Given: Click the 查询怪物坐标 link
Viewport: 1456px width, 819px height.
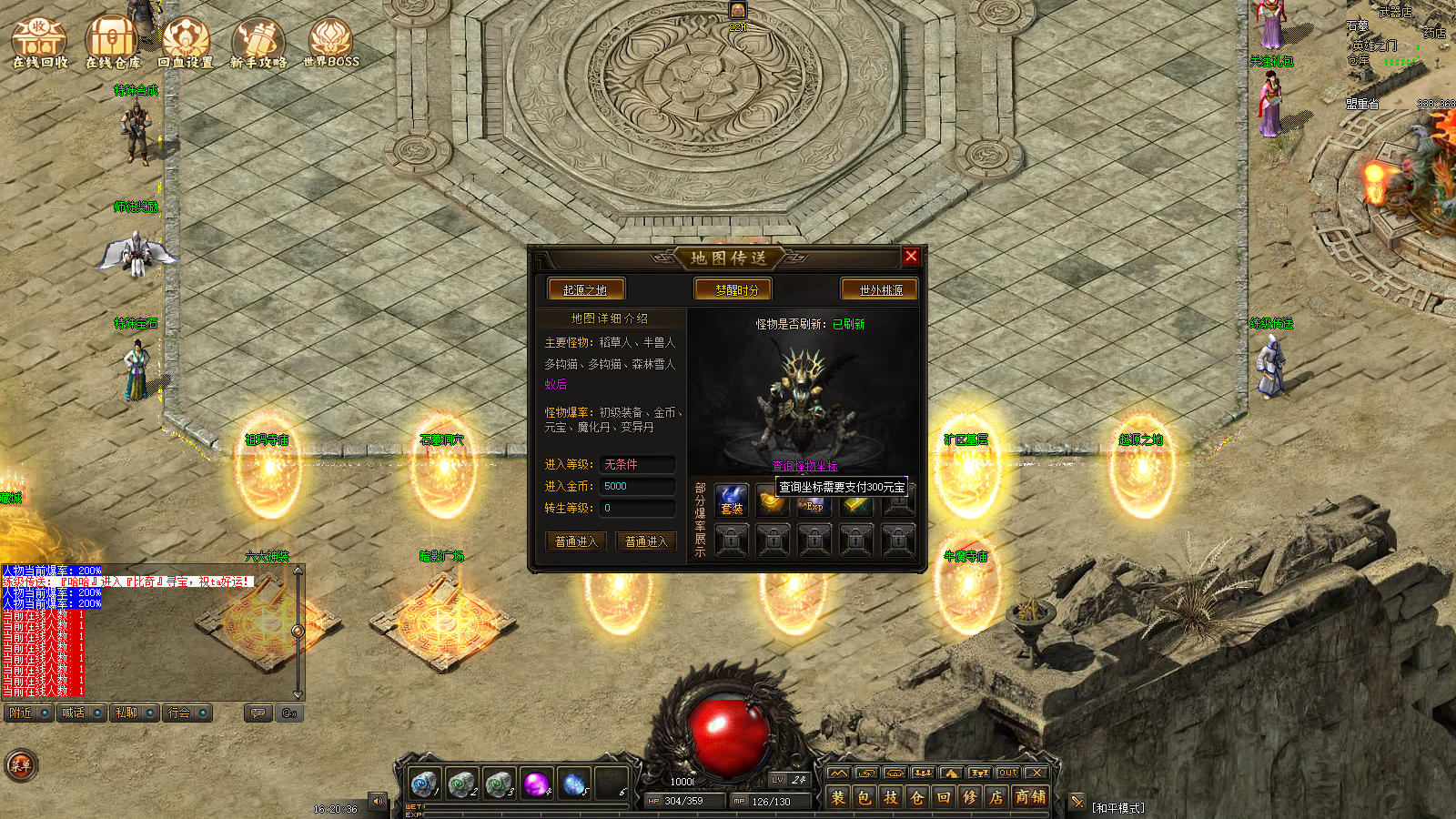Looking at the screenshot, I should [804, 466].
